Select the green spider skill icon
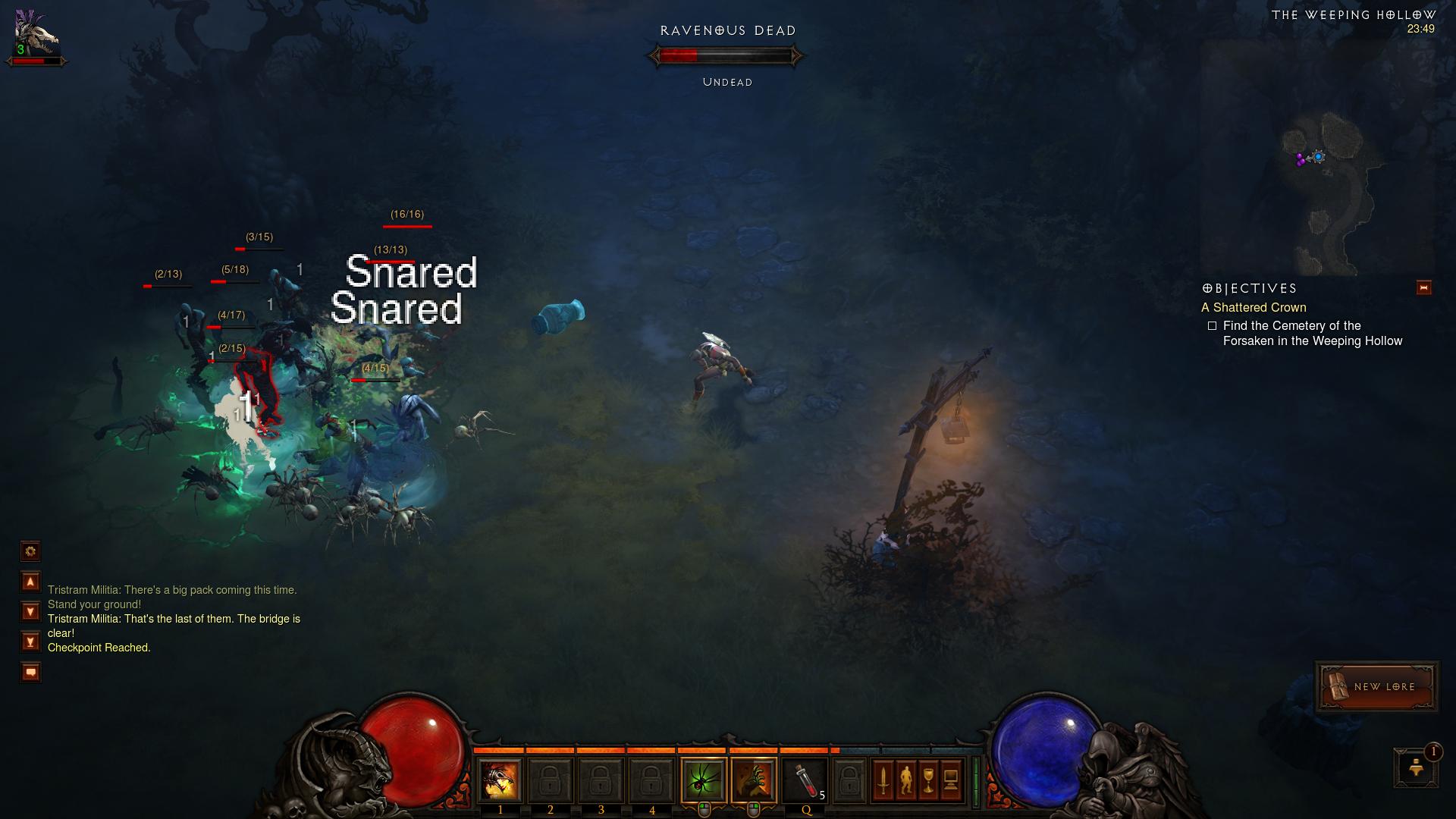Image resolution: width=1456 pixels, height=819 pixels. tap(703, 780)
